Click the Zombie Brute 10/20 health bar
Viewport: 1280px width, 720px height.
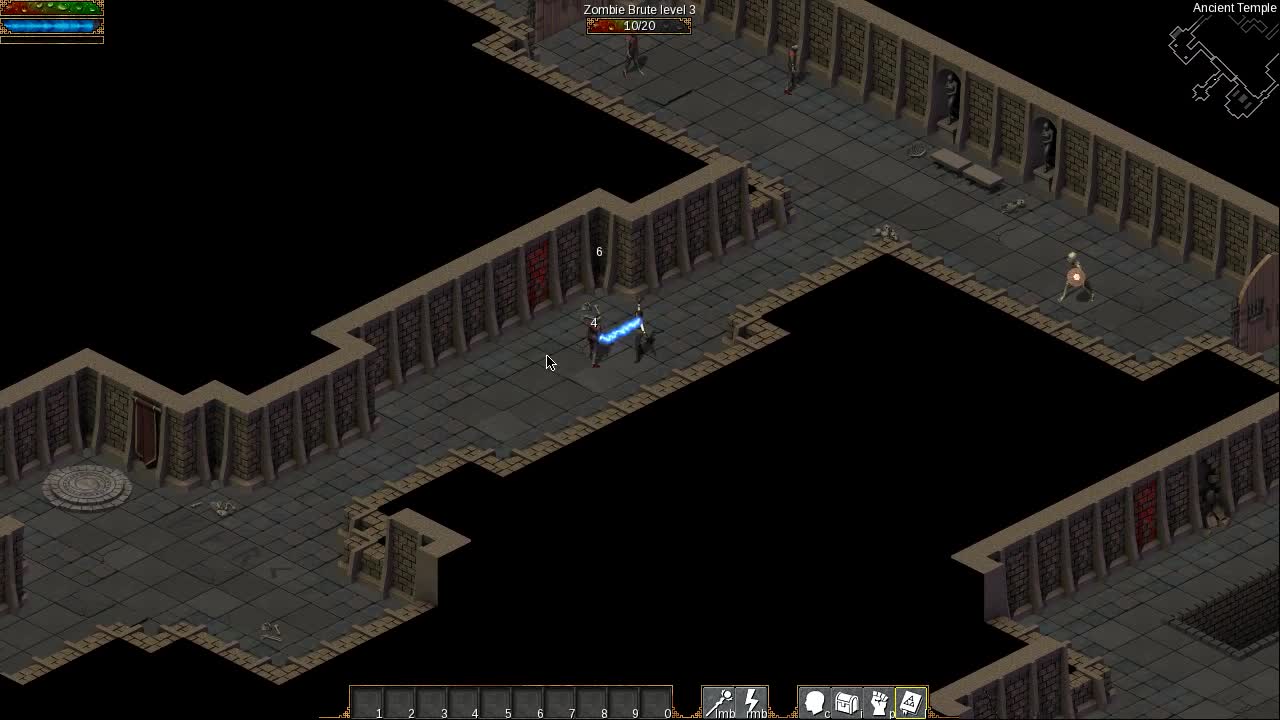pos(637,26)
